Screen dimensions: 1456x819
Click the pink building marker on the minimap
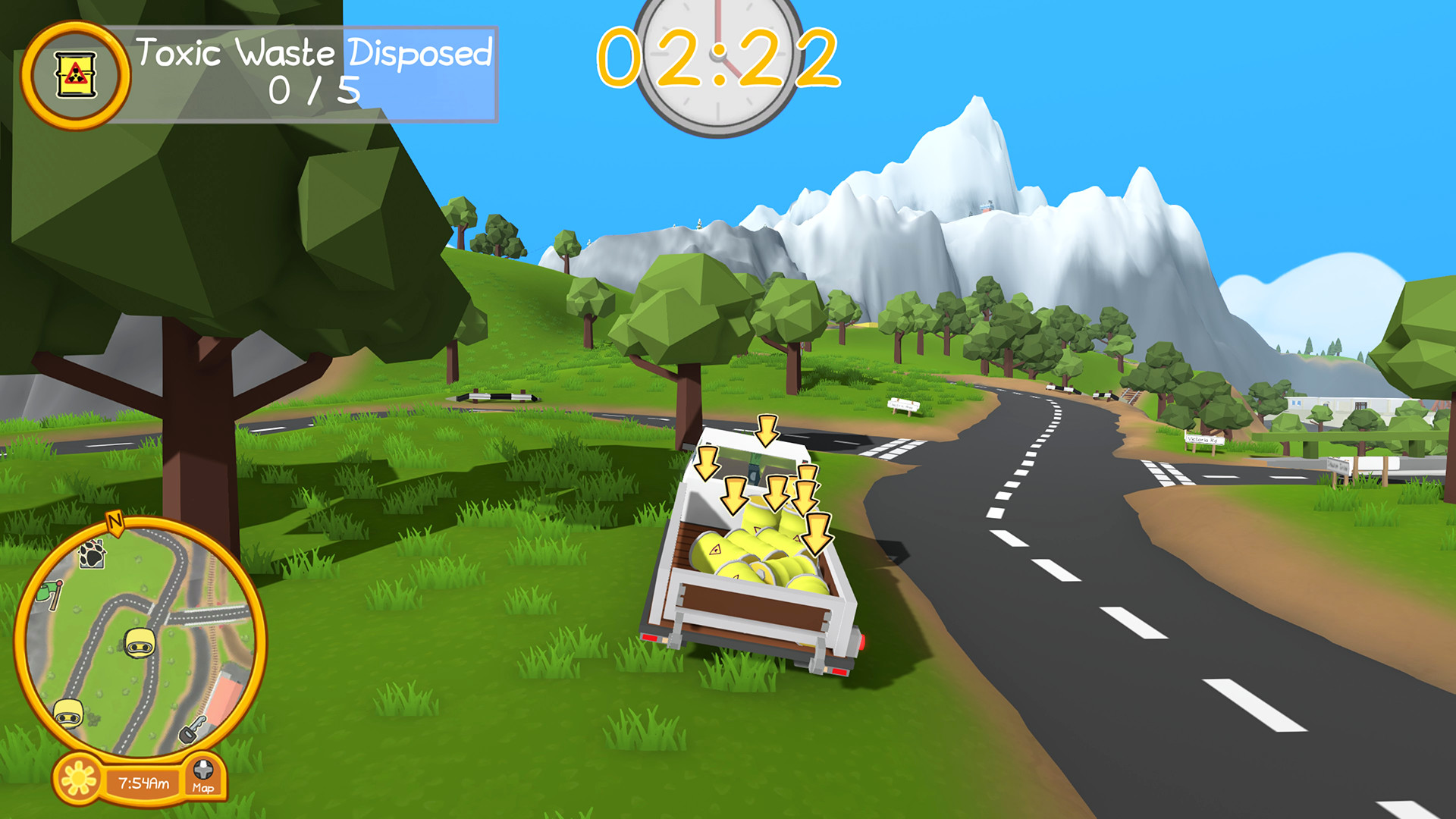click(225, 693)
